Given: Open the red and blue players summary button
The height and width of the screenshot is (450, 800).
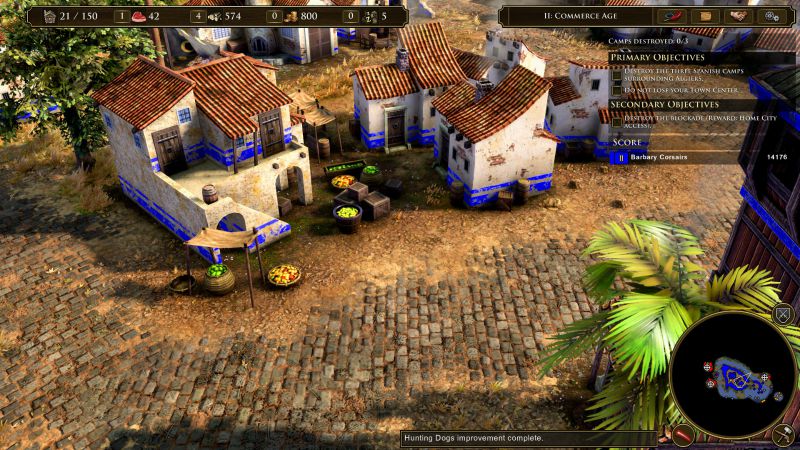Looking at the screenshot, I should 671,16.
